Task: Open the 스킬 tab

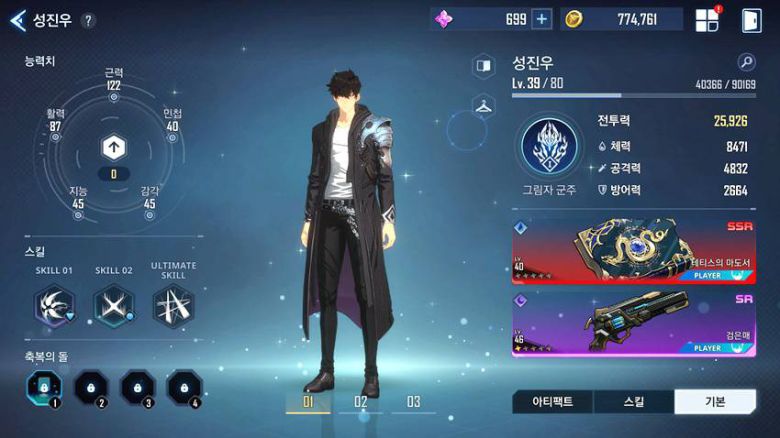Action: [633, 402]
